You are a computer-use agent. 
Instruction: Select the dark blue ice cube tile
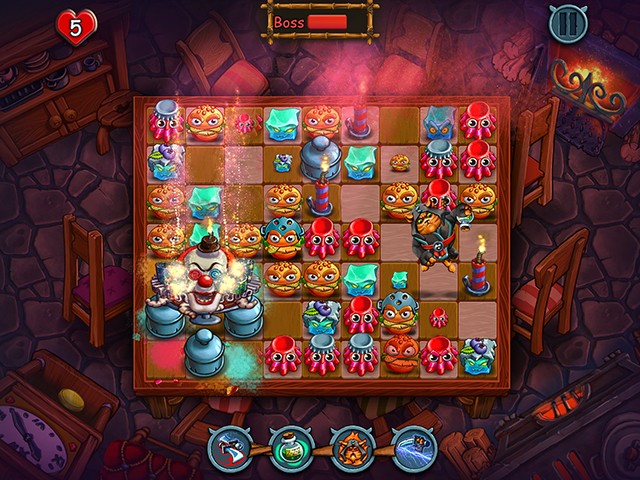click(438, 123)
